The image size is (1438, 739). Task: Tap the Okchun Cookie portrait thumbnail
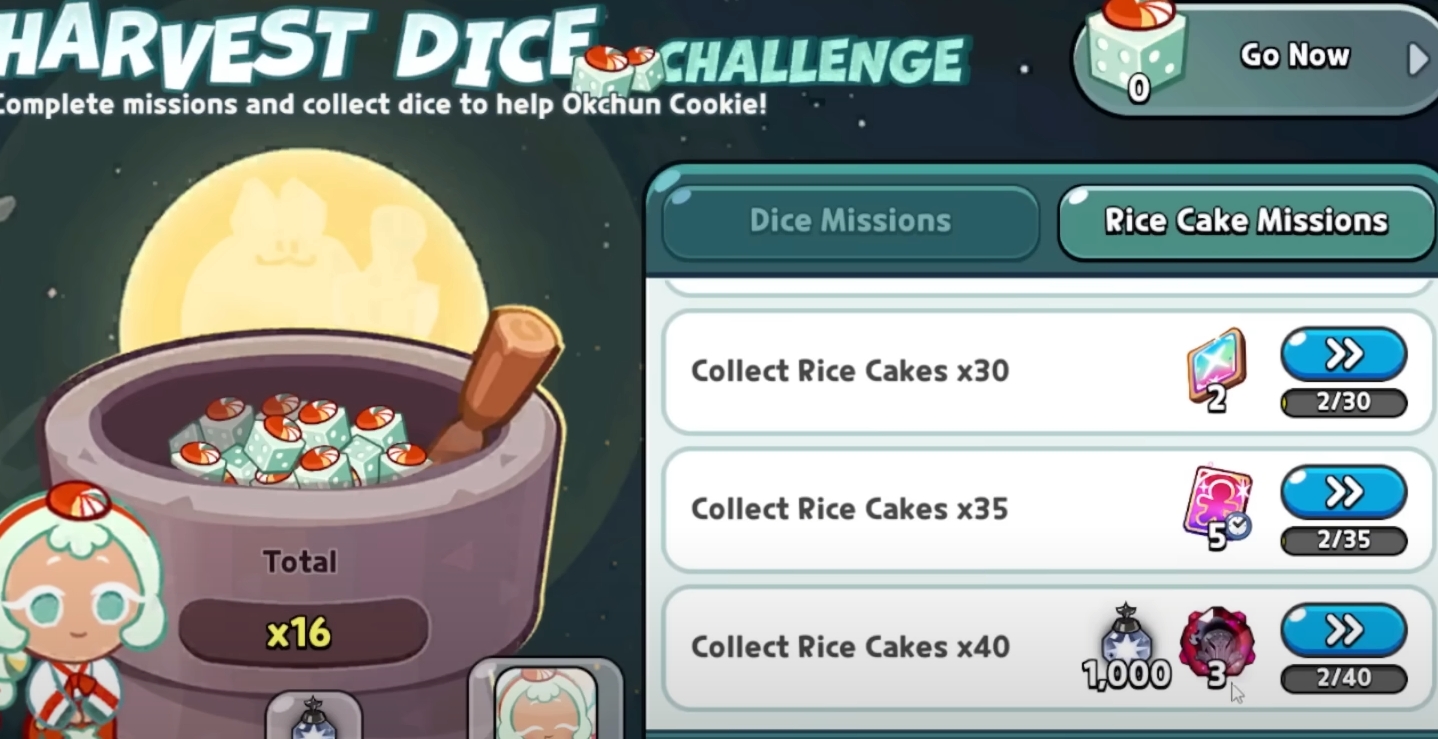[x=544, y=710]
